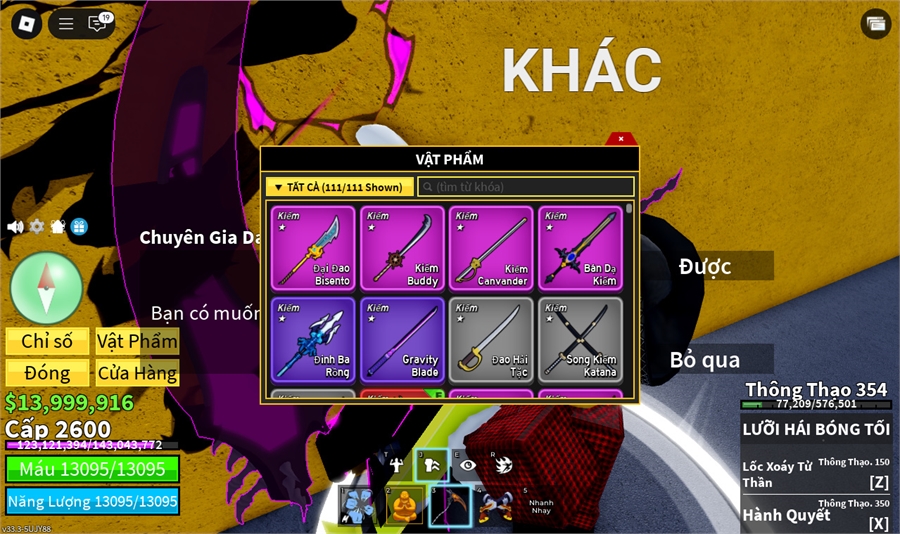This screenshot has width=900, height=534.
Task: Select the Kiếm Canvander item
Action: [490, 248]
